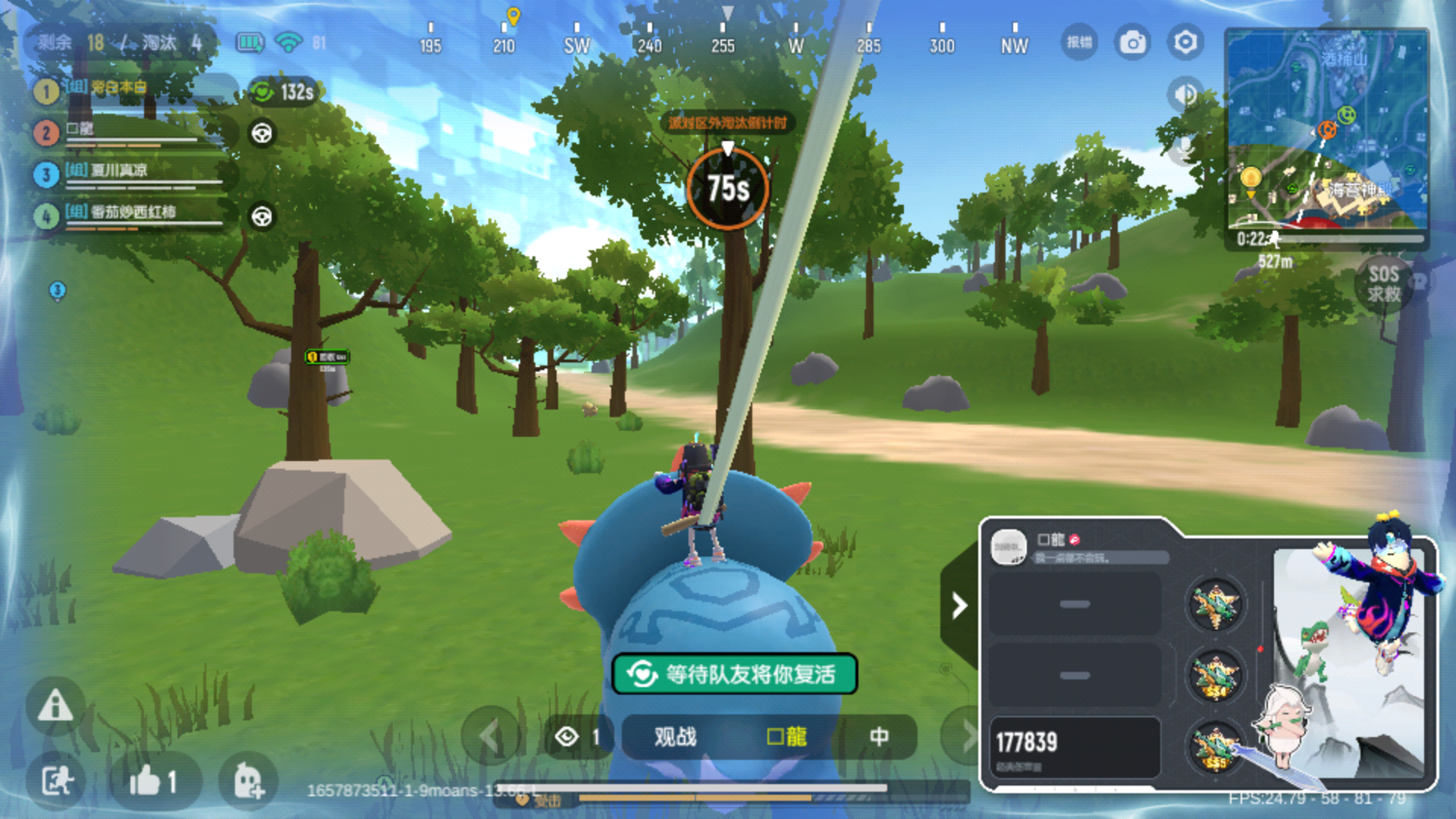Take a screenshot with the camera button
Image resolution: width=1456 pixels, height=819 pixels.
1132,42
